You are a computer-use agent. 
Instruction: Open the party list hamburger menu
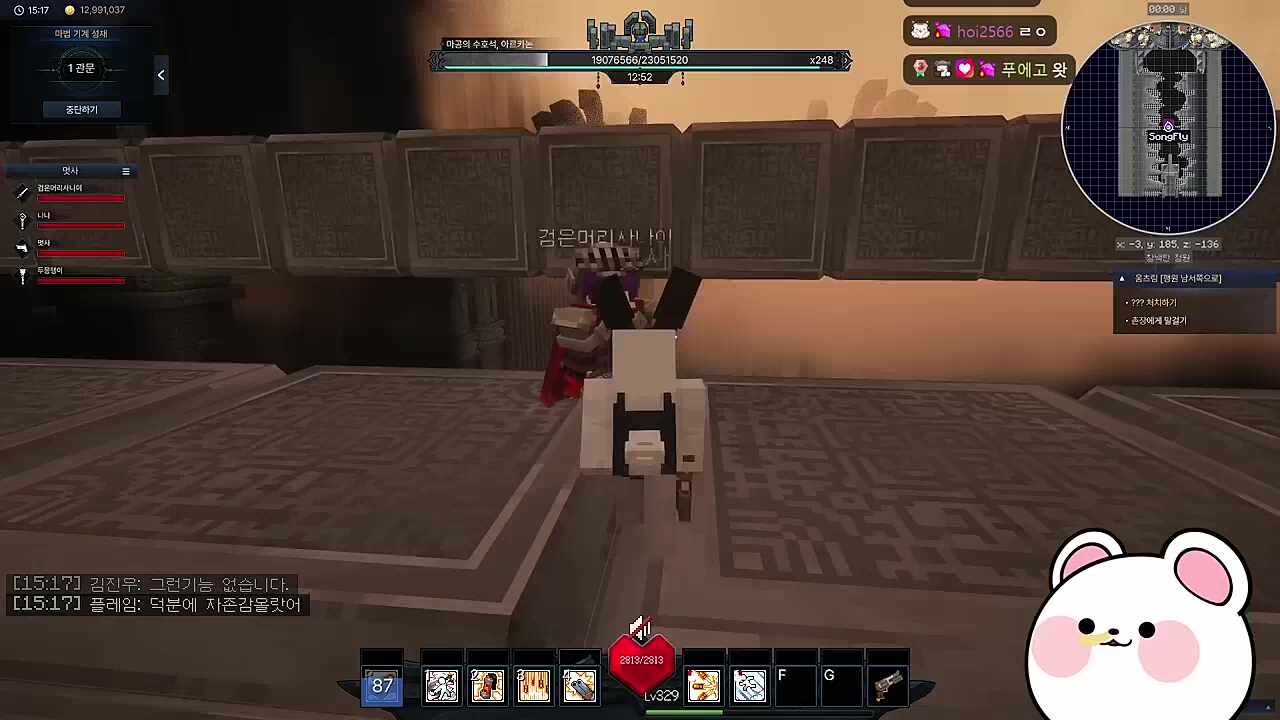126,171
